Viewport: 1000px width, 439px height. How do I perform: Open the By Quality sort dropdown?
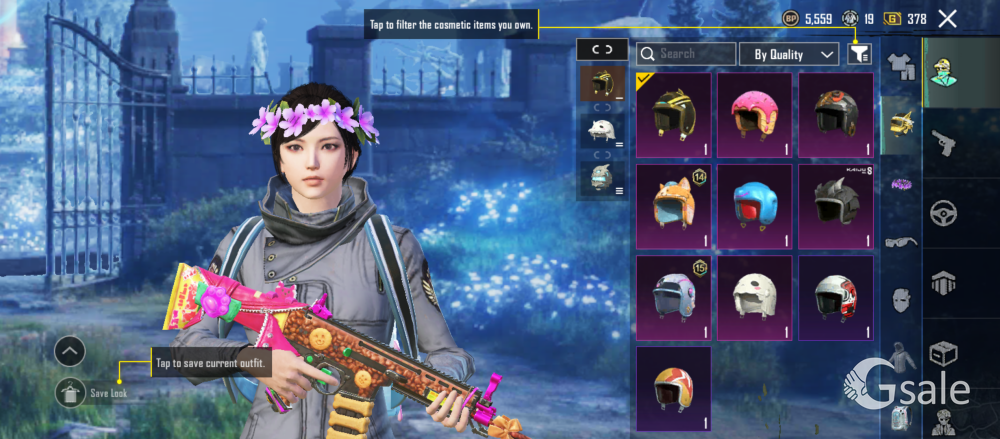pyautogui.click(x=794, y=54)
